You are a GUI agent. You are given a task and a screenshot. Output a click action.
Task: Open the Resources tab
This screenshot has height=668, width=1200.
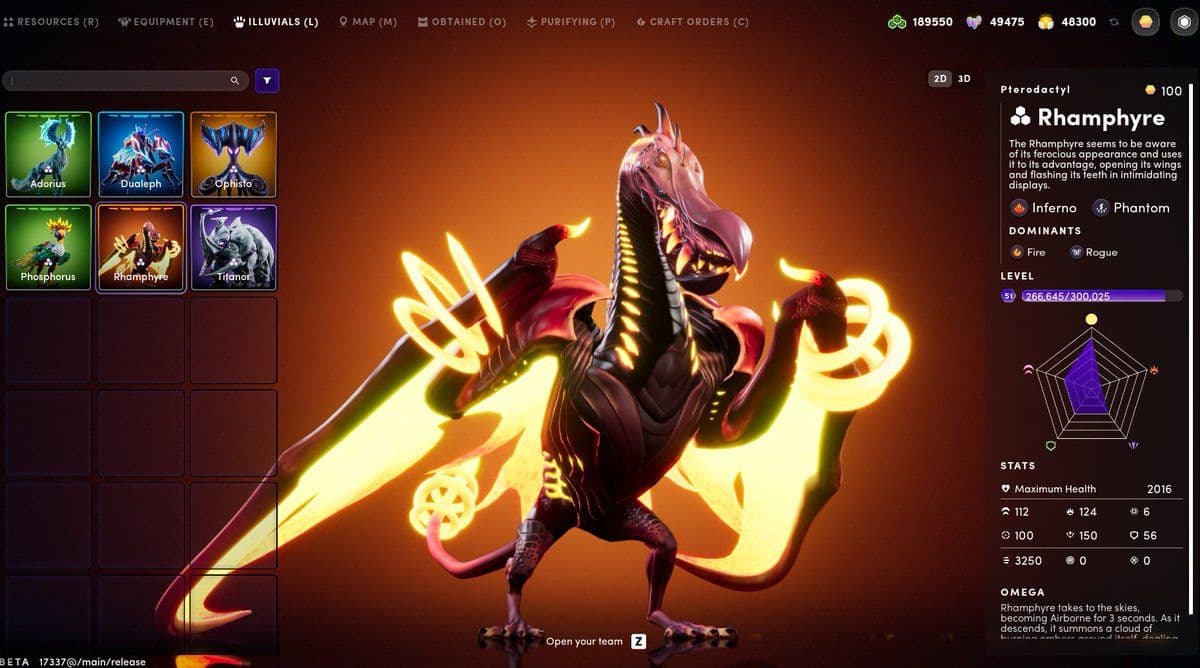tap(52, 22)
